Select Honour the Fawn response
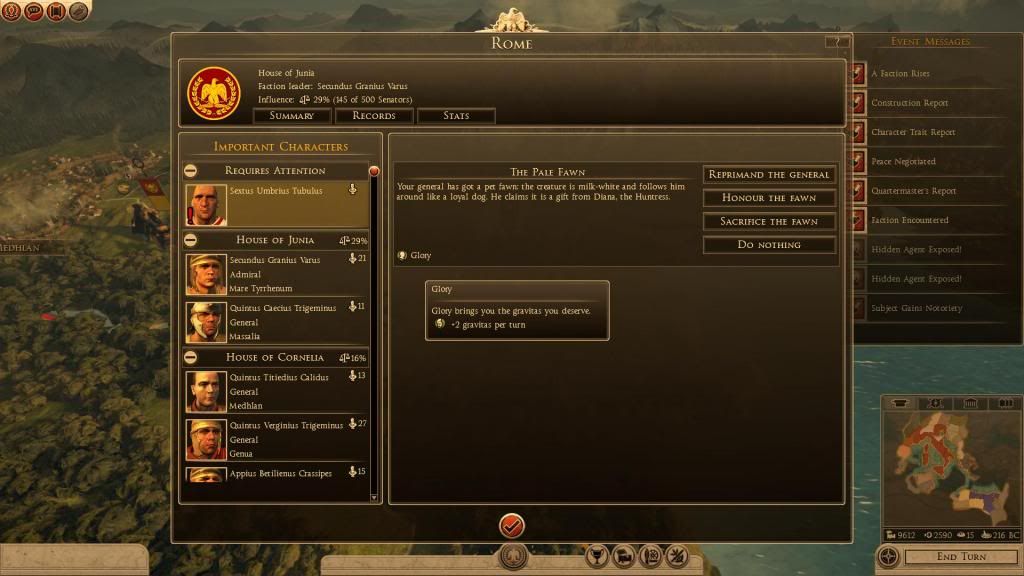 click(769, 198)
